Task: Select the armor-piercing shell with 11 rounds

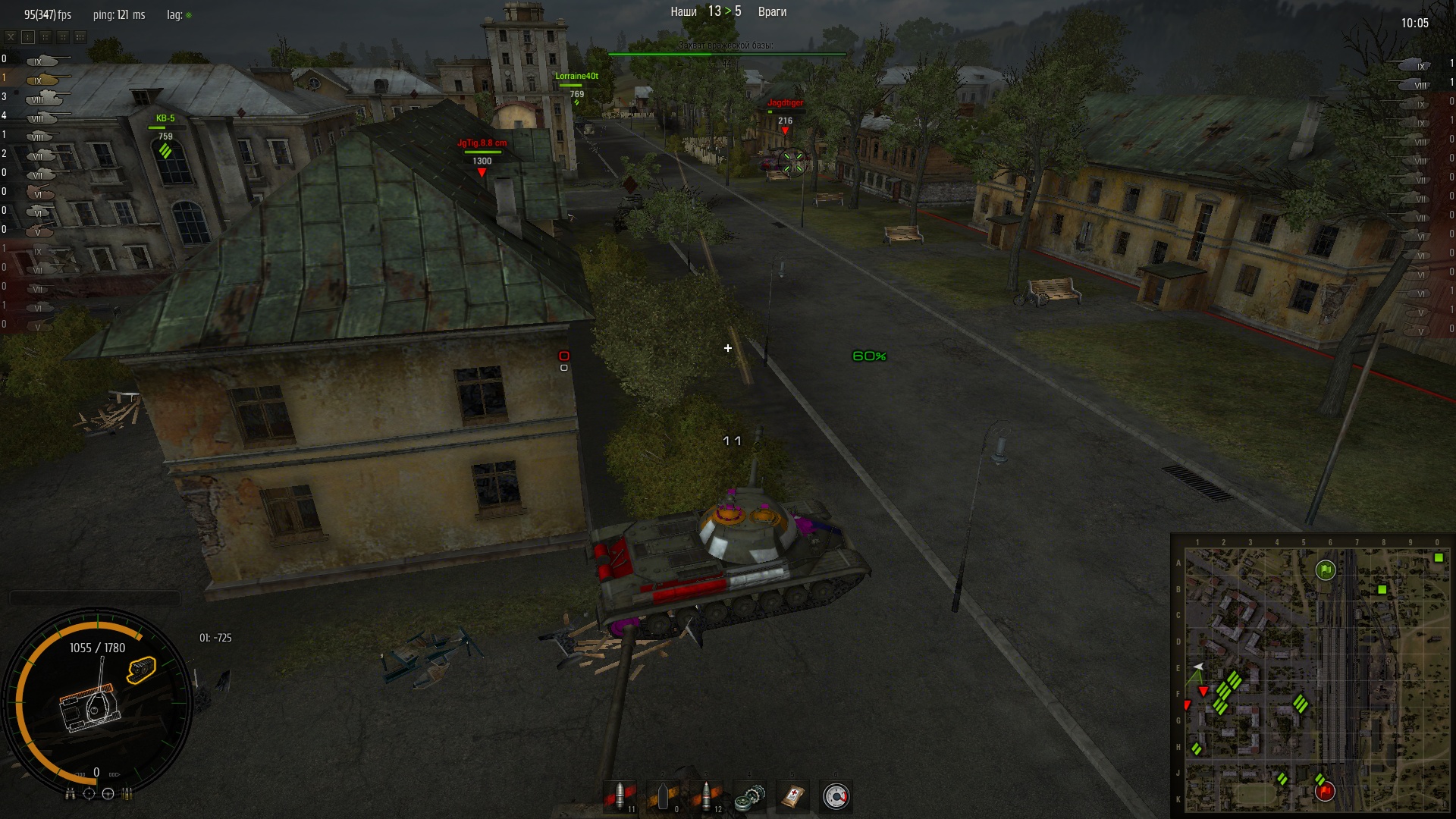Action: [621, 796]
